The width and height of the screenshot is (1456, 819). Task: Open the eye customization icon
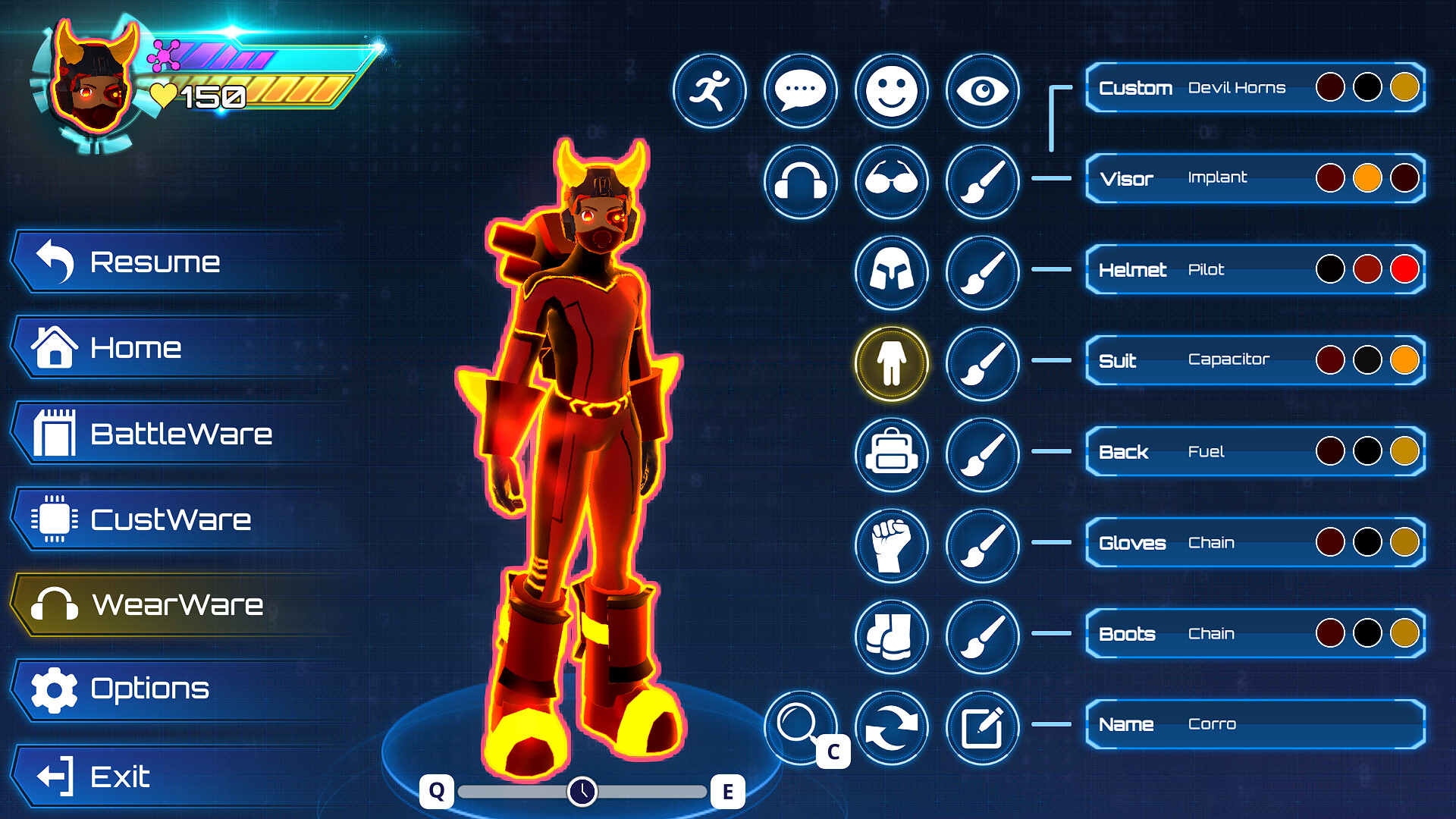[x=982, y=90]
